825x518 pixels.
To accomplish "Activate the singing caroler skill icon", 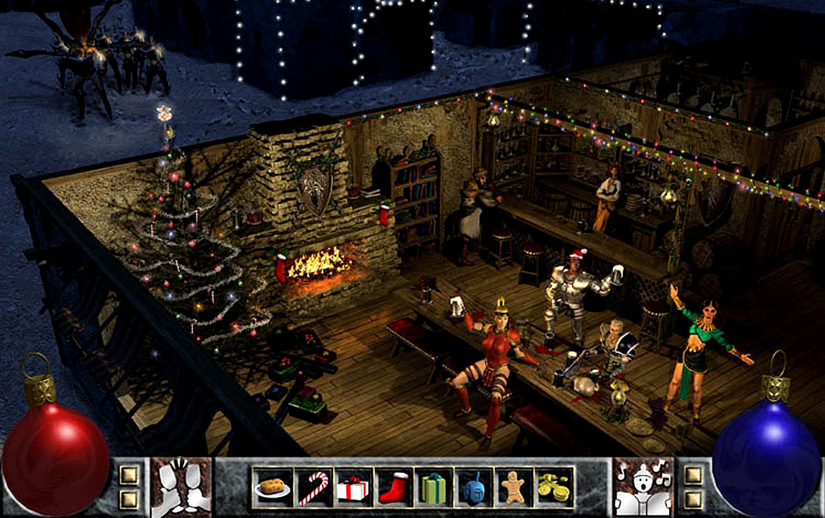I will pos(643,487).
